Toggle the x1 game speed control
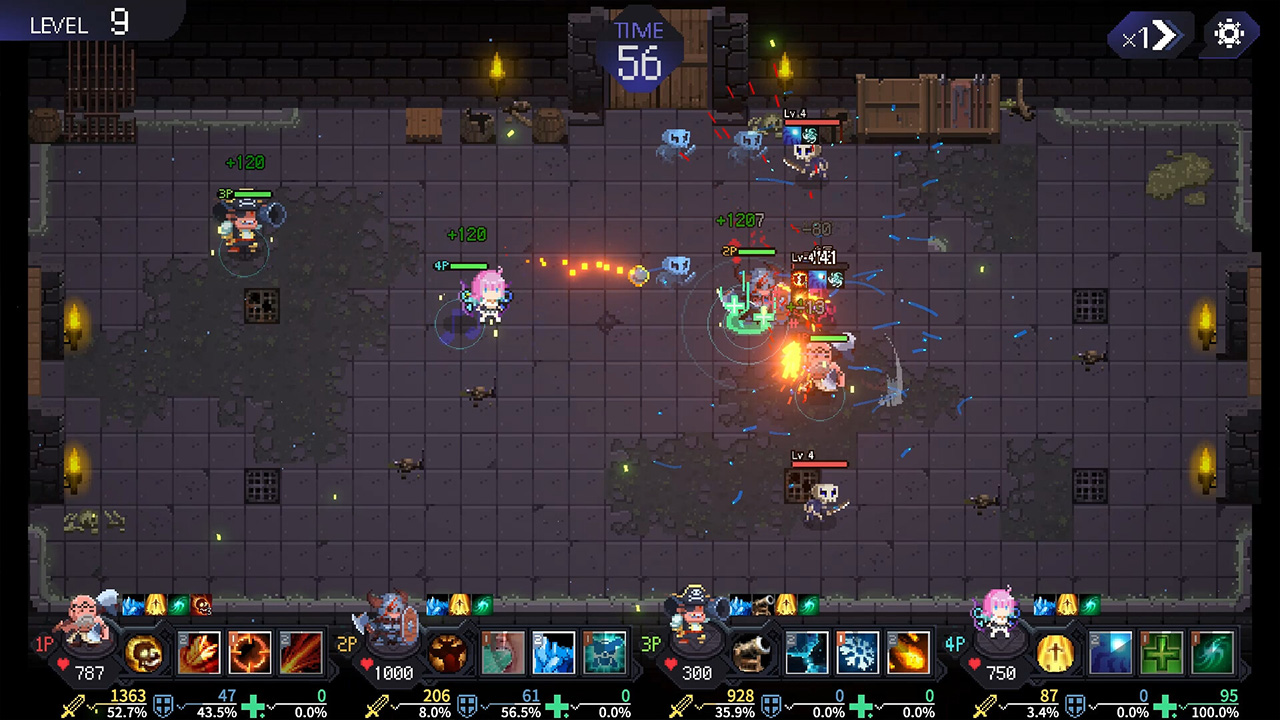Screen dimensions: 1280x720 tap(1148, 35)
